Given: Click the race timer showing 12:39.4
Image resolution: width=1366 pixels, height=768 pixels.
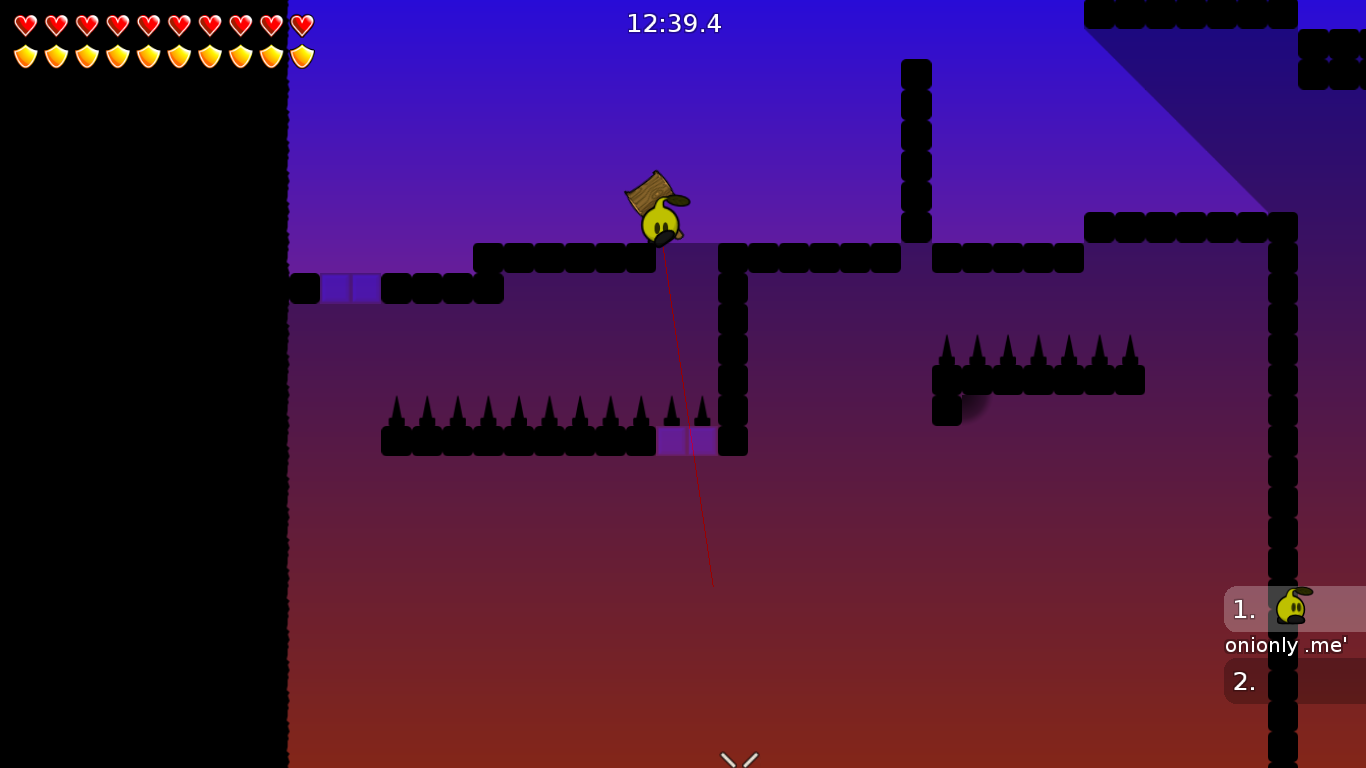Looking at the screenshot, I should tap(674, 23).
